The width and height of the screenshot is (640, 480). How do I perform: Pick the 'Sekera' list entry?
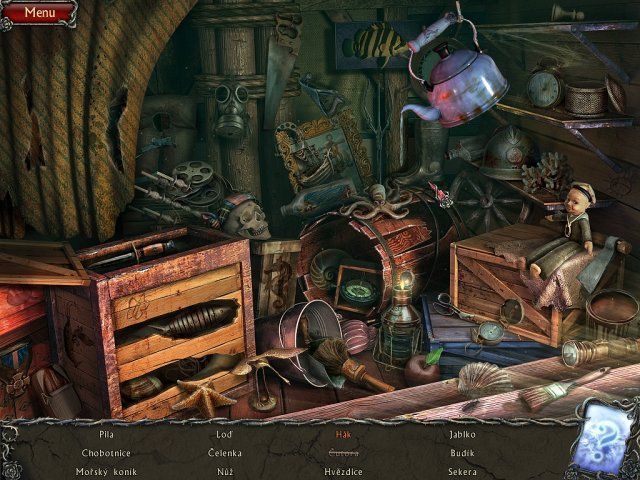[462, 471]
